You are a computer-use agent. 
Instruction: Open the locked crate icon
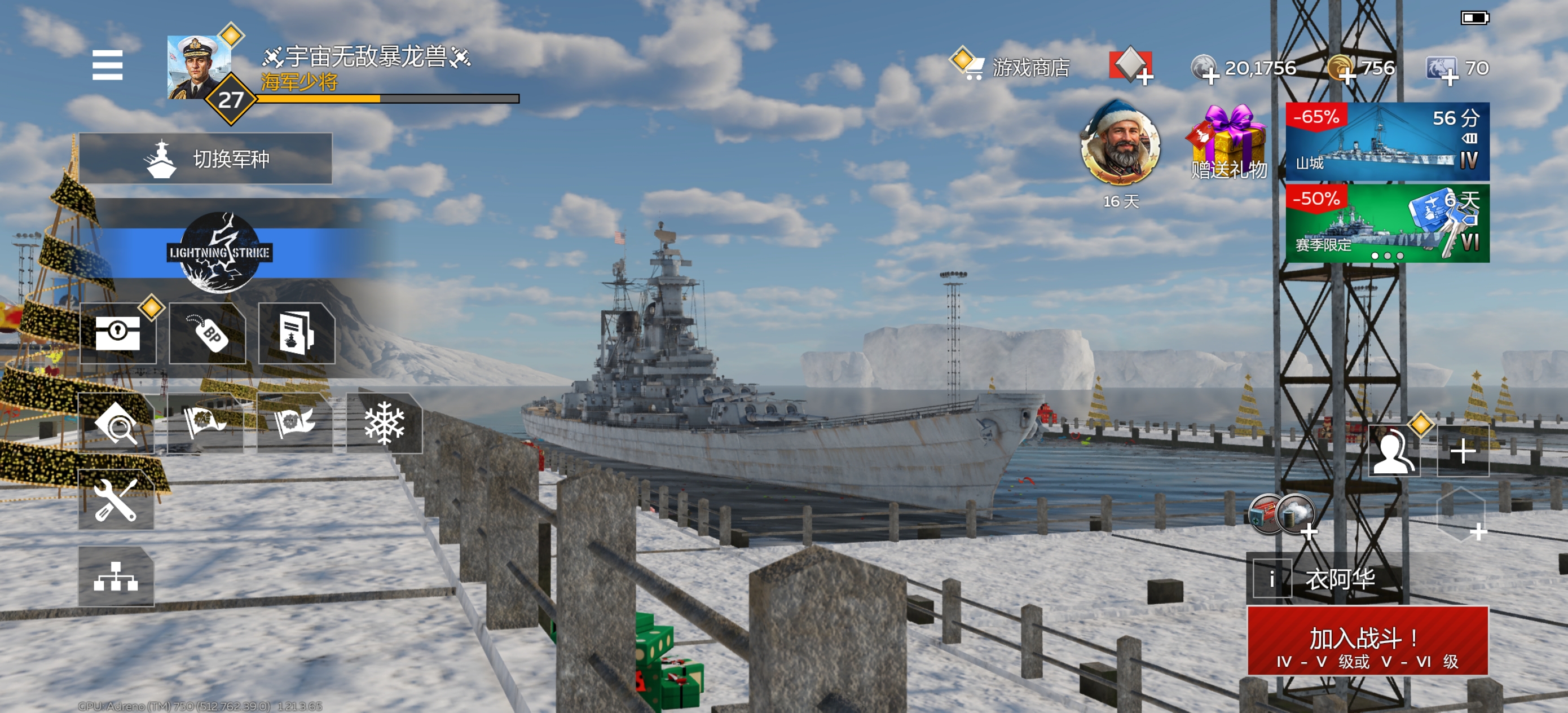pyautogui.click(x=118, y=333)
